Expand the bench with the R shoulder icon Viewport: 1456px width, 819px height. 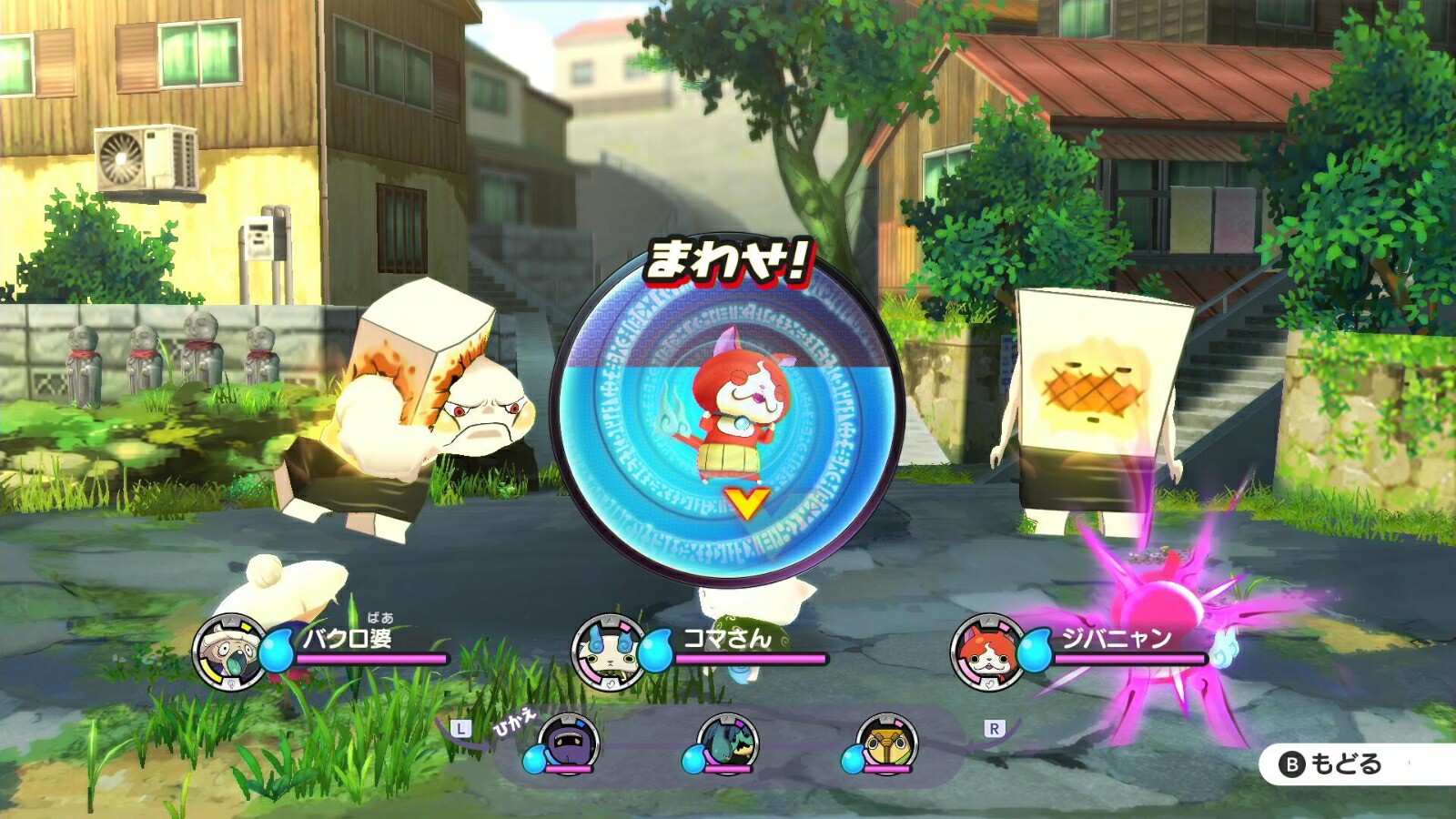coord(995,727)
